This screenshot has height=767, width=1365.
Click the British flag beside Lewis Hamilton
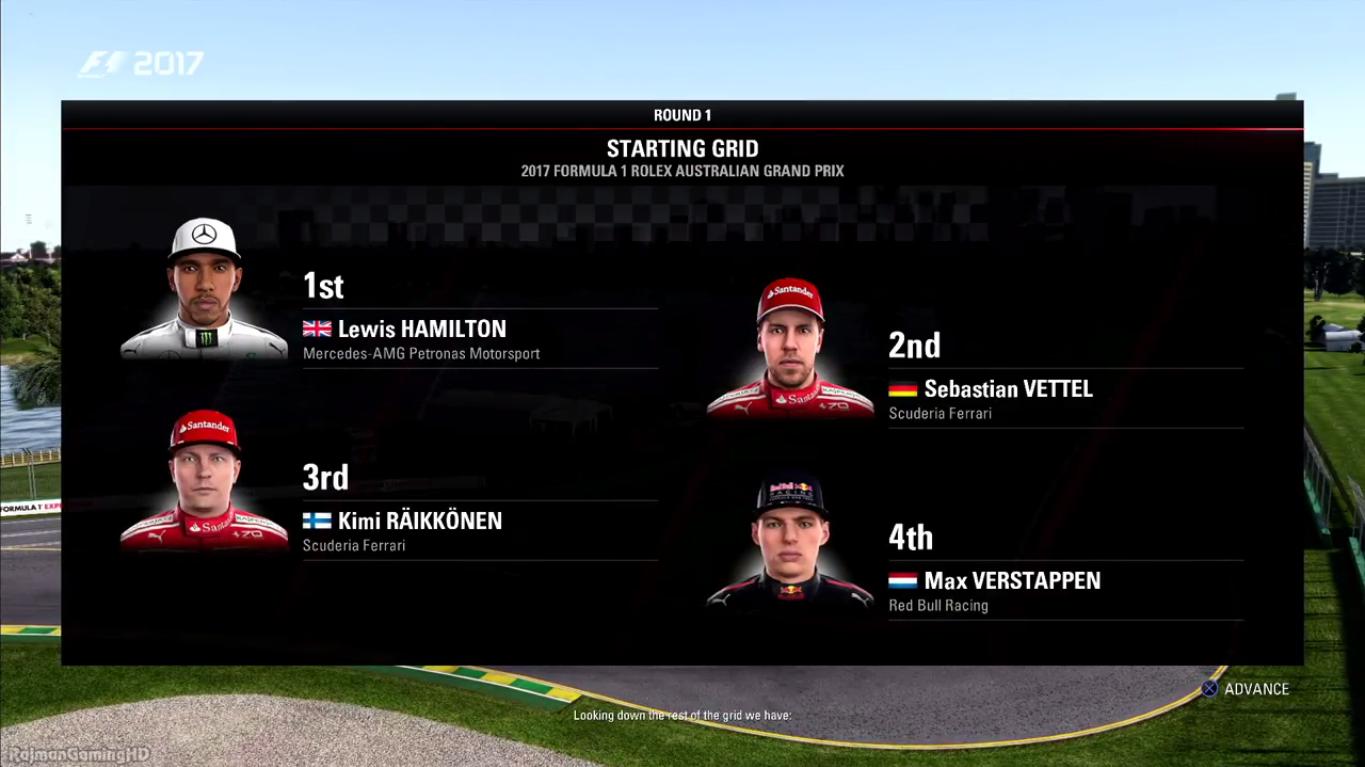[316, 328]
